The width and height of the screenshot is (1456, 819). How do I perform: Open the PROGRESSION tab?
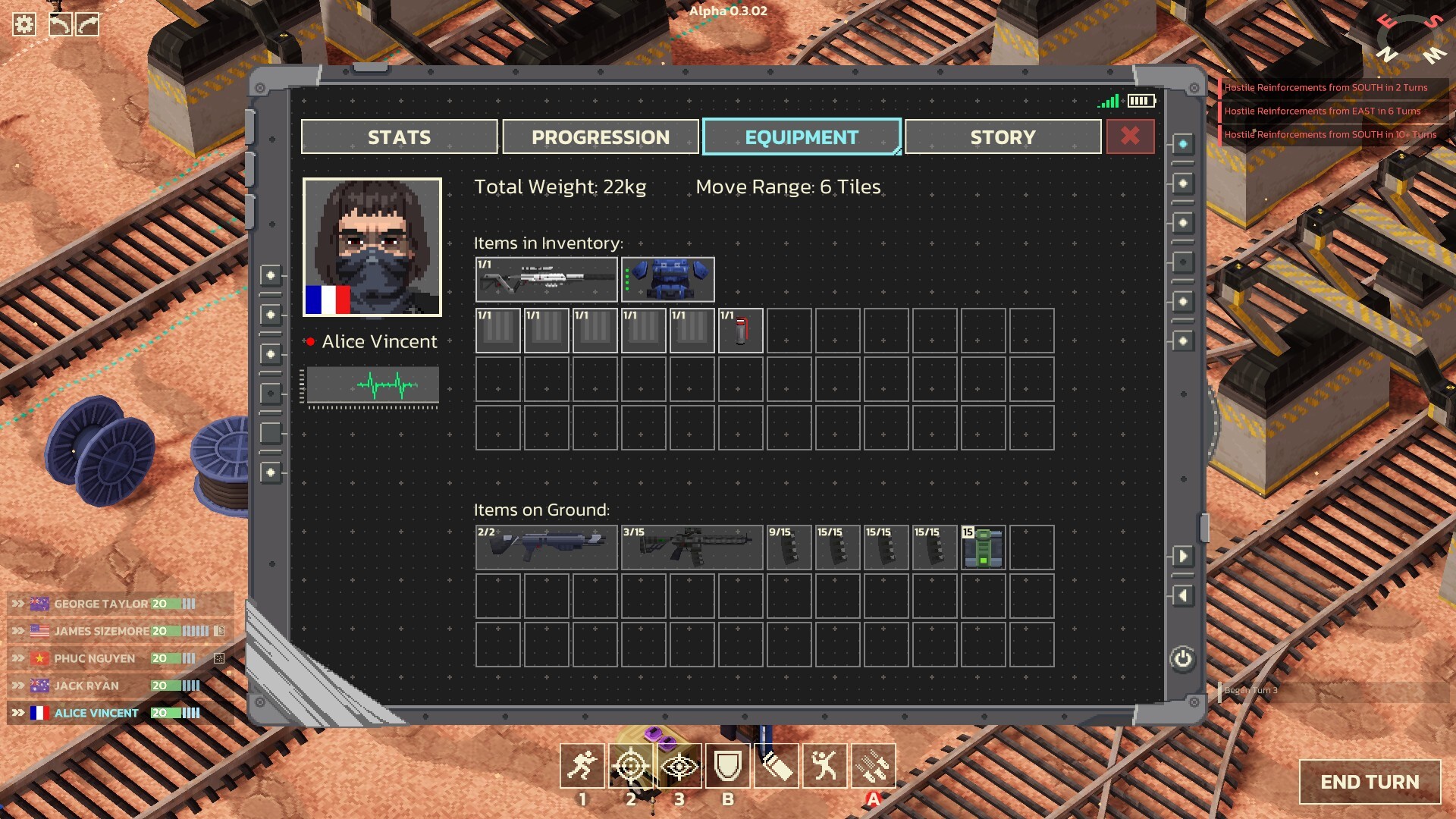click(x=600, y=137)
